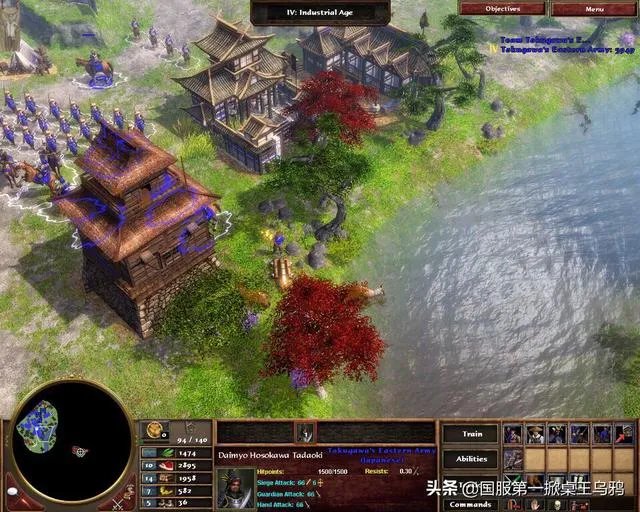The image size is (640, 512).
Task: Switch to the Abilities tab
Action: click(470, 459)
